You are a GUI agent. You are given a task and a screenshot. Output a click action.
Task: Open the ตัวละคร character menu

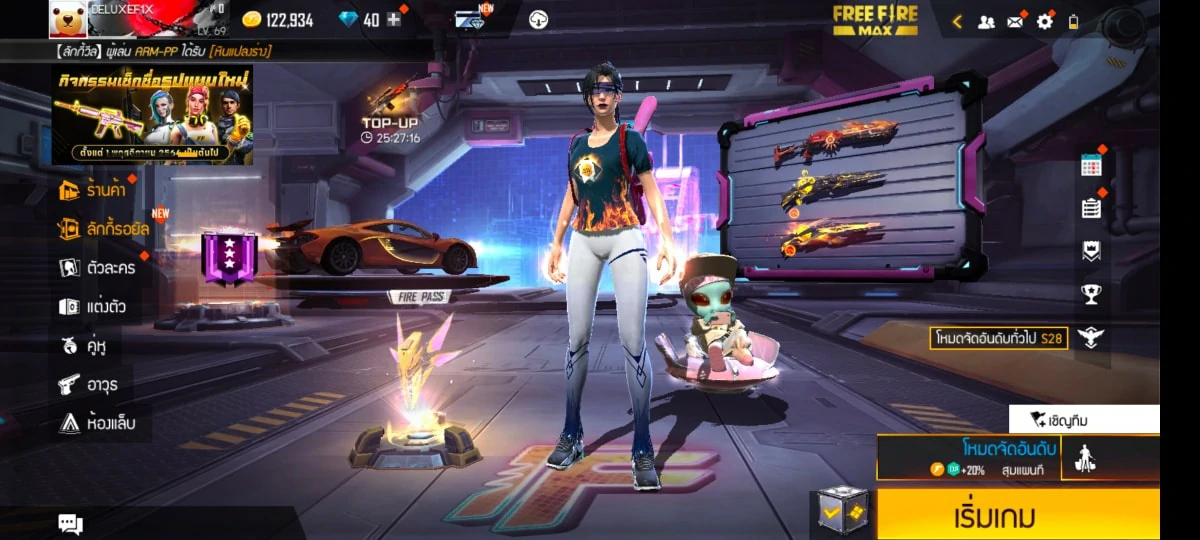tap(97, 268)
